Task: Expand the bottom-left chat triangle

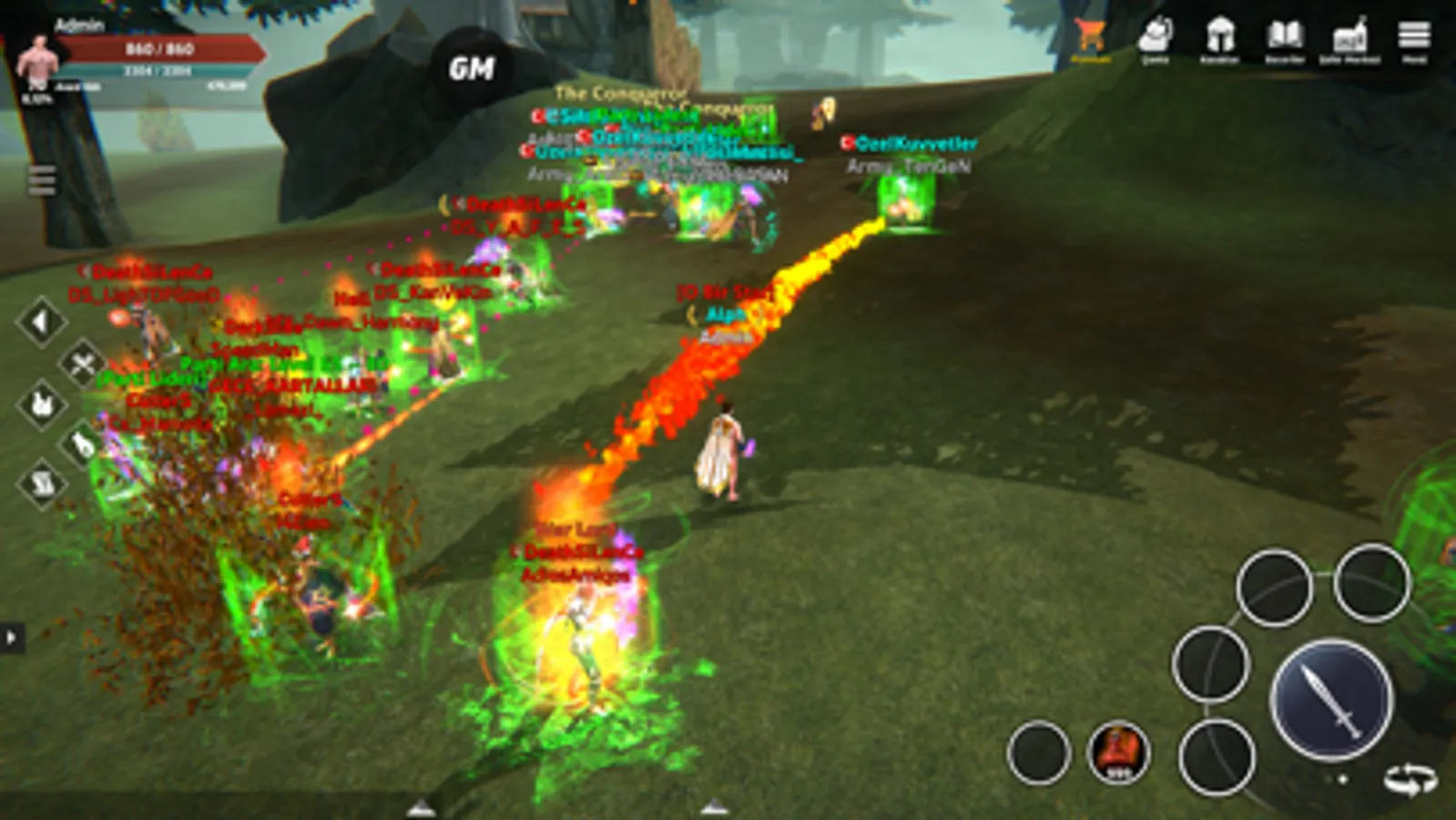Action: tap(422, 807)
